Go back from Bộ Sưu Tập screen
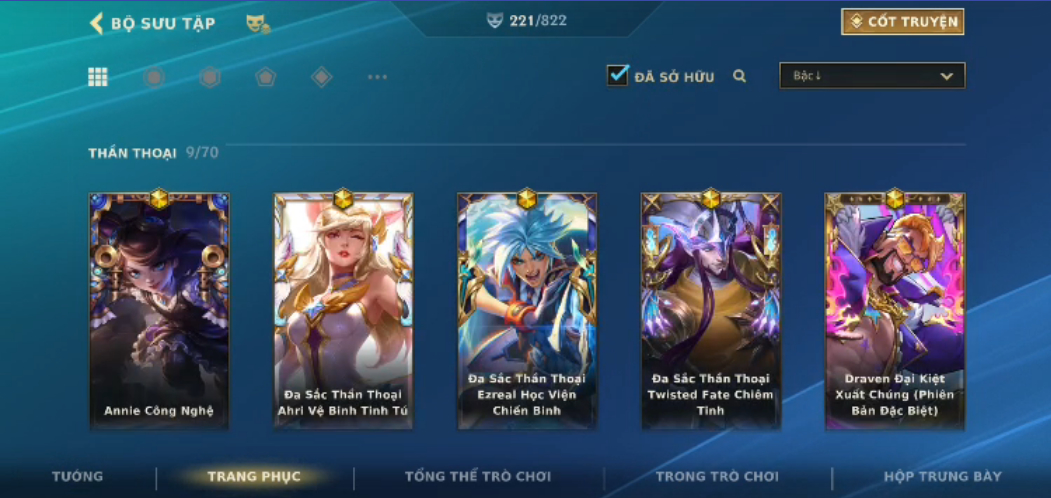The height and width of the screenshot is (498, 1051). (97, 23)
